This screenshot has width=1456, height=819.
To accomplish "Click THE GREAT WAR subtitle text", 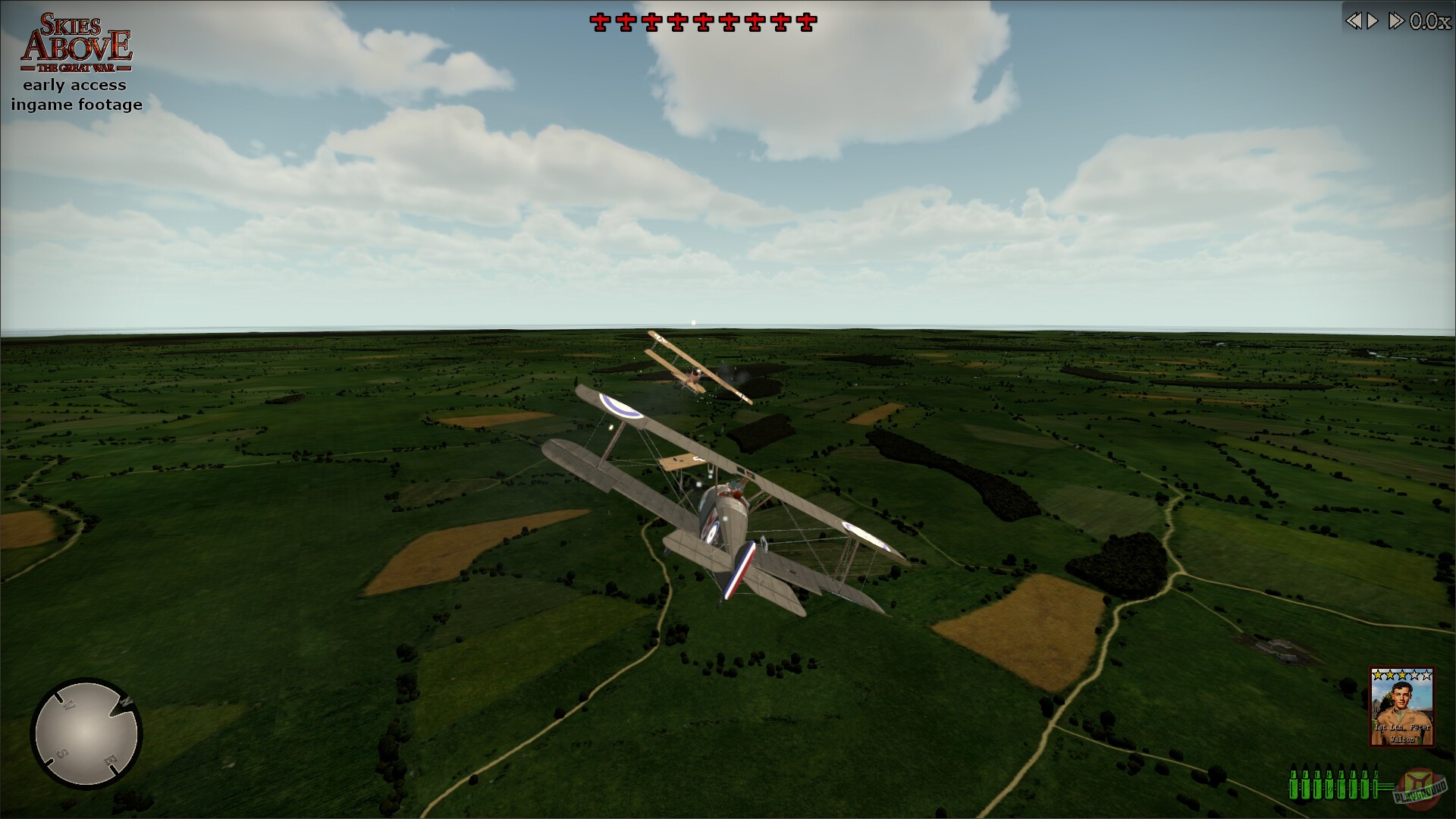I will point(76,67).
